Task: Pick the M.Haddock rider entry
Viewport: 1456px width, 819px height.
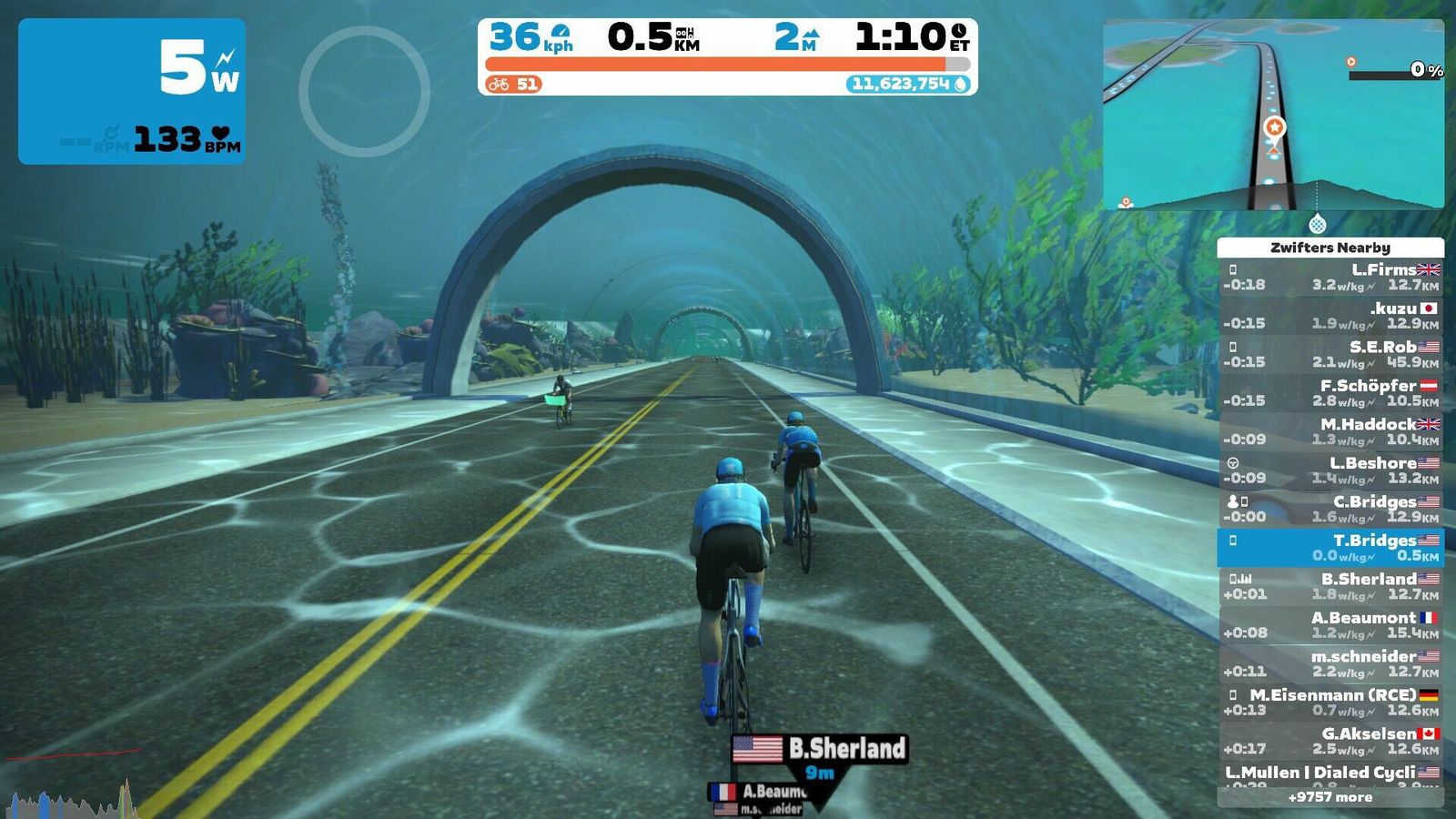Action: [x=1330, y=431]
